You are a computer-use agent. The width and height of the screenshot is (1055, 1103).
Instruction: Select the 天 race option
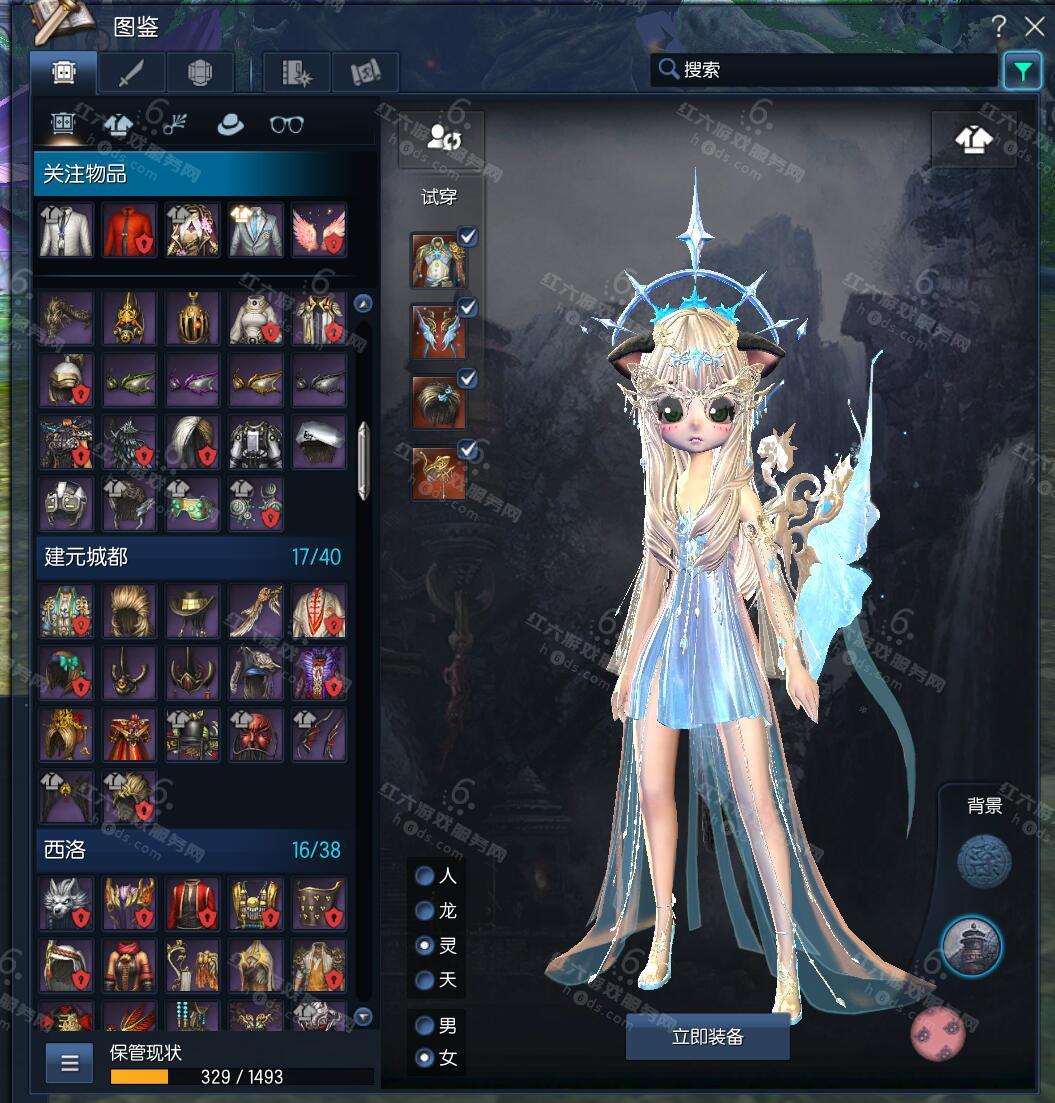click(x=426, y=980)
